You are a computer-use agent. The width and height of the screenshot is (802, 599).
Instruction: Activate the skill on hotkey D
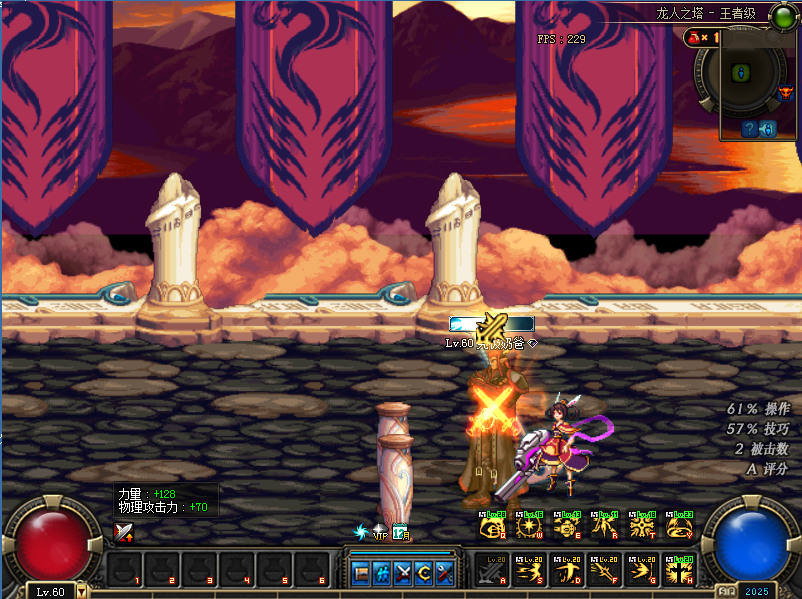[x=566, y=570]
